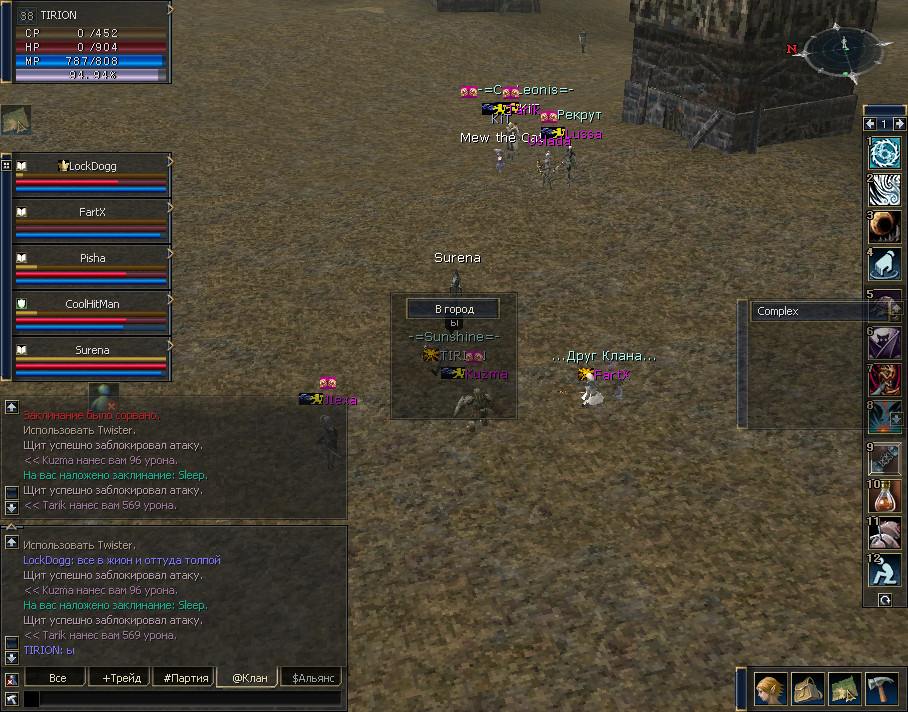This screenshot has height=712, width=908.
Task: Open the "+Трейд" chat tab
Action: (x=121, y=678)
